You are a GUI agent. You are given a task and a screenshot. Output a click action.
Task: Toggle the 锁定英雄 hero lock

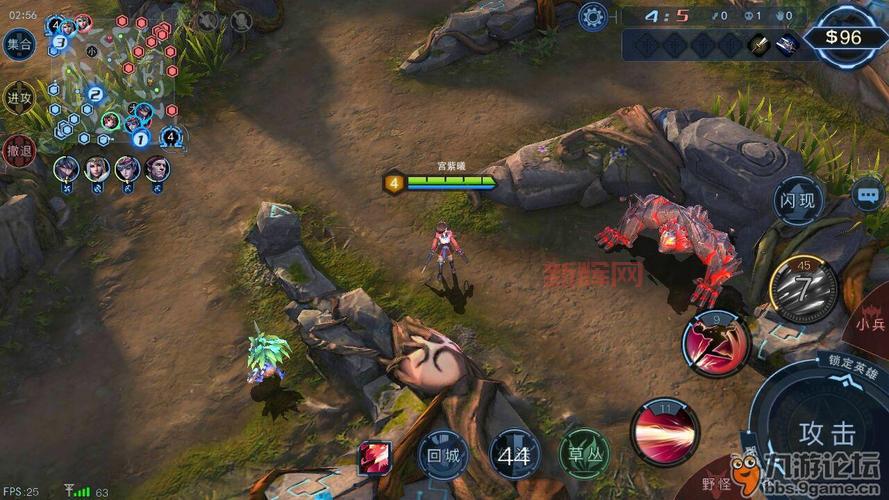[849, 361]
